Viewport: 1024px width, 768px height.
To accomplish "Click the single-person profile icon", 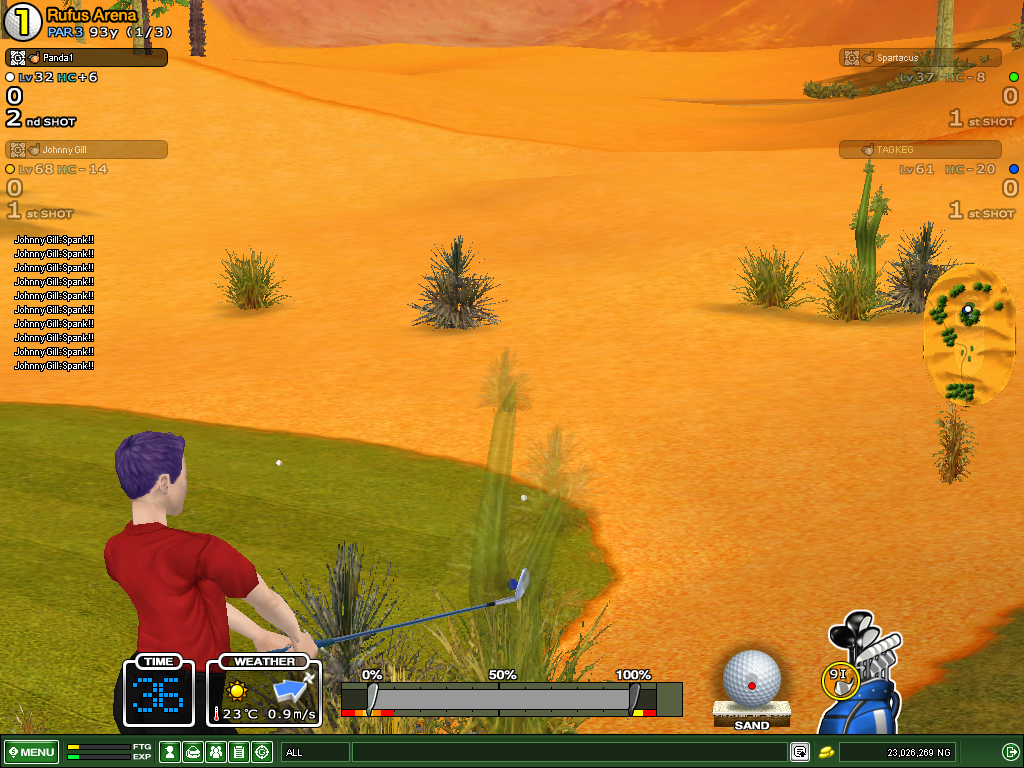I will click(171, 752).
